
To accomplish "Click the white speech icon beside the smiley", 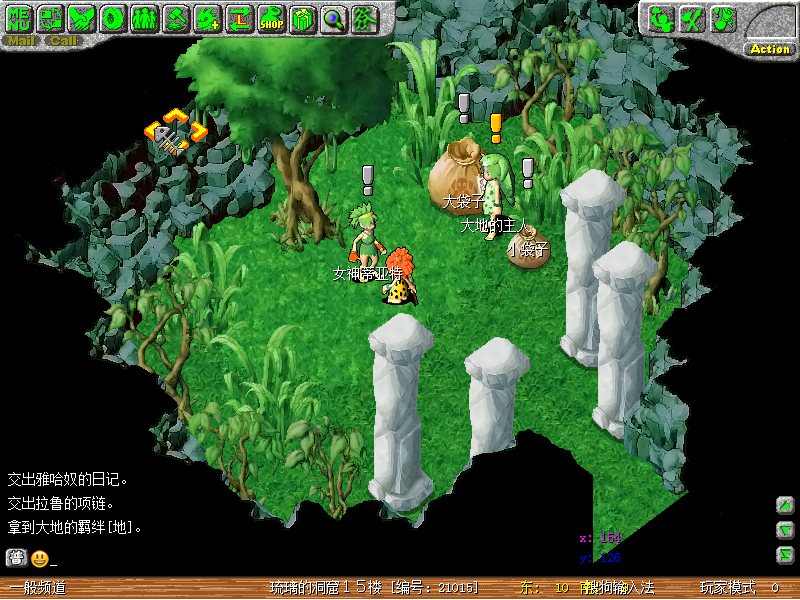I will (x=16, y=558).
